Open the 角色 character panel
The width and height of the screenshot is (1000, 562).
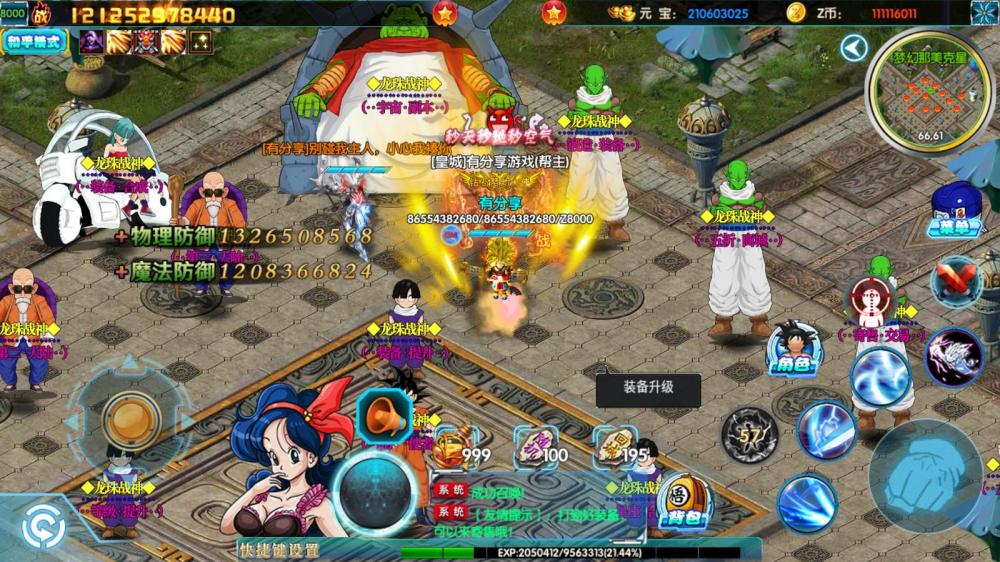[793, 349]
